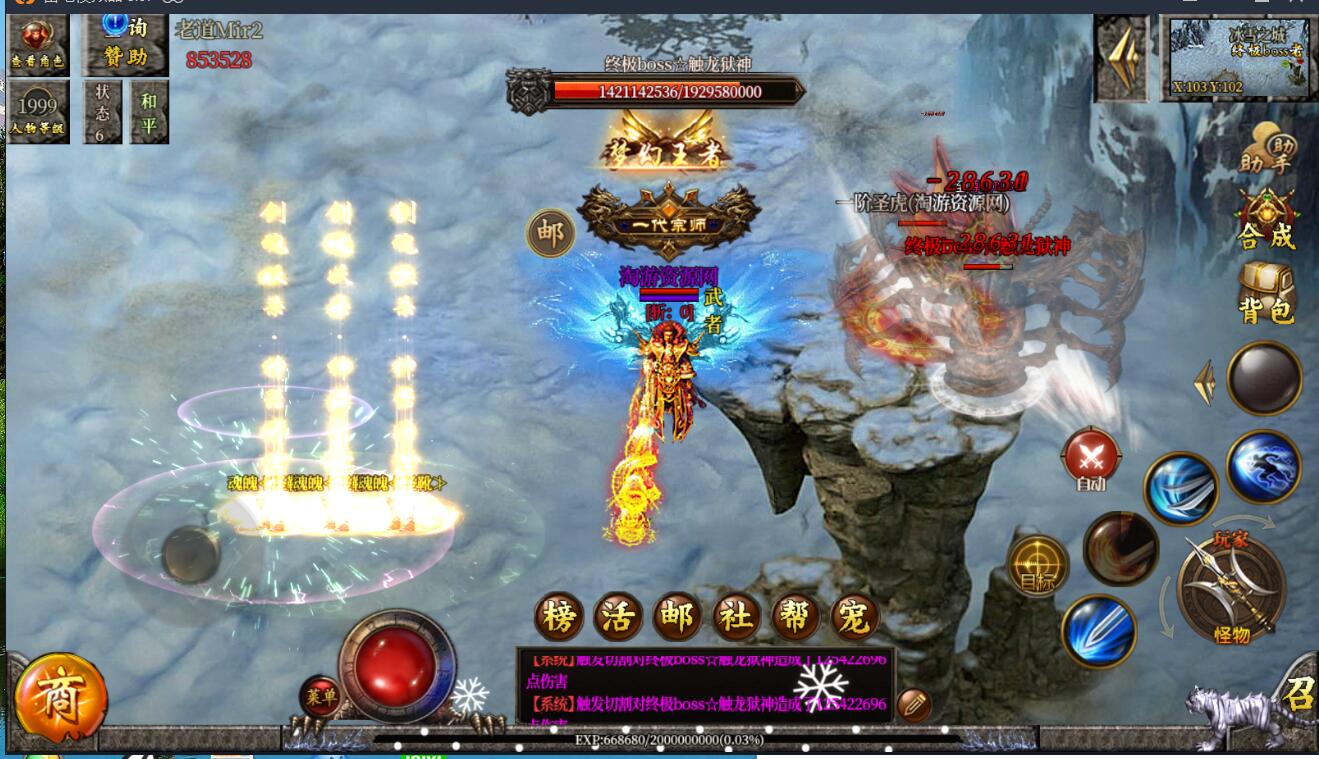Open the 宠 pet button
This screenshot has width=1319, height=759.
pos(854,617)
